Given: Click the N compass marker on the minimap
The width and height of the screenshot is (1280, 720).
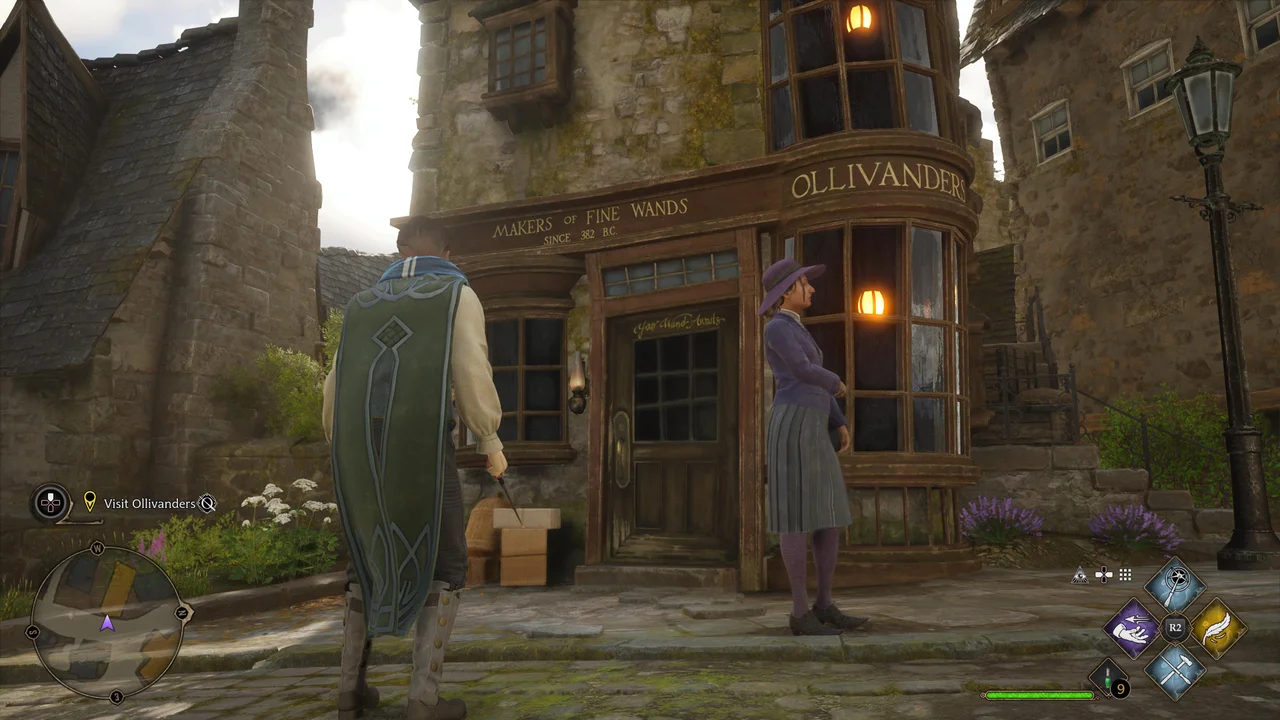Looking at the screenshot, I should pyautogui.click(x=180, y=611).
